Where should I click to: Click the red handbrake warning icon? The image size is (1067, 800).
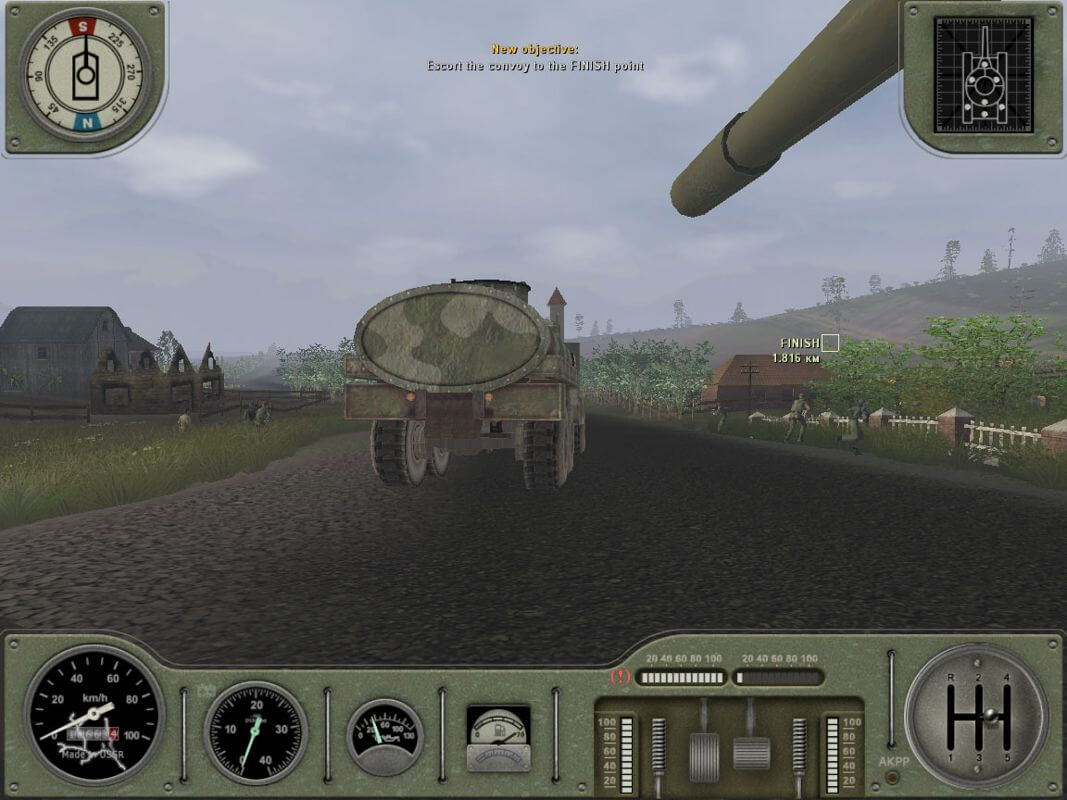coord(620,677)
